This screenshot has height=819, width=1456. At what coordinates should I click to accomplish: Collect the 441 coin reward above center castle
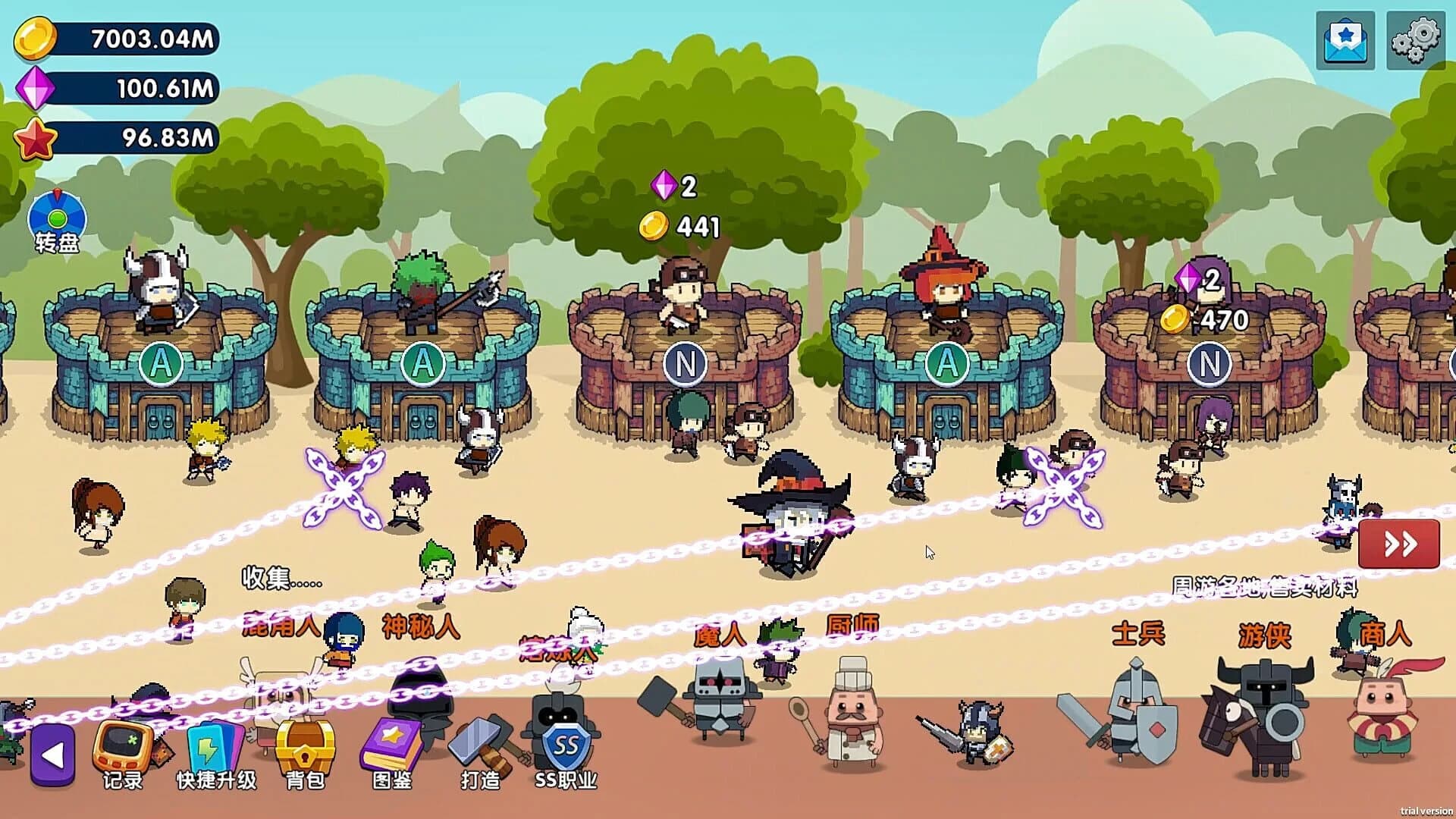[686, 224]
